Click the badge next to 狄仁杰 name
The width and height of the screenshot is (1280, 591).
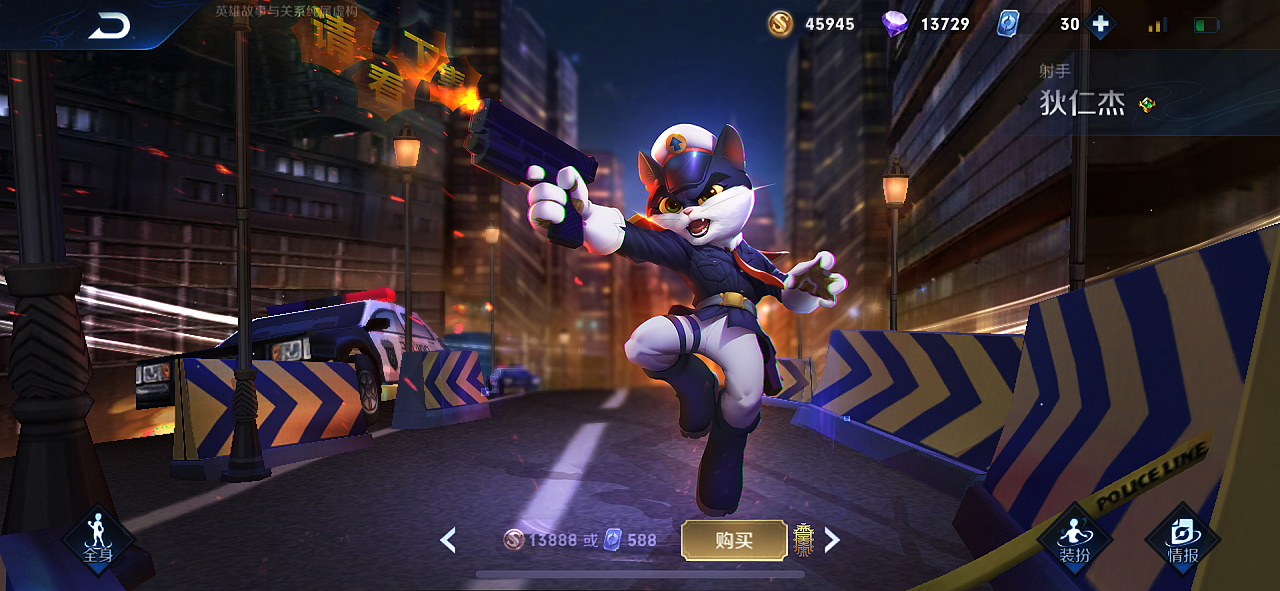[x=1147, y=104]
